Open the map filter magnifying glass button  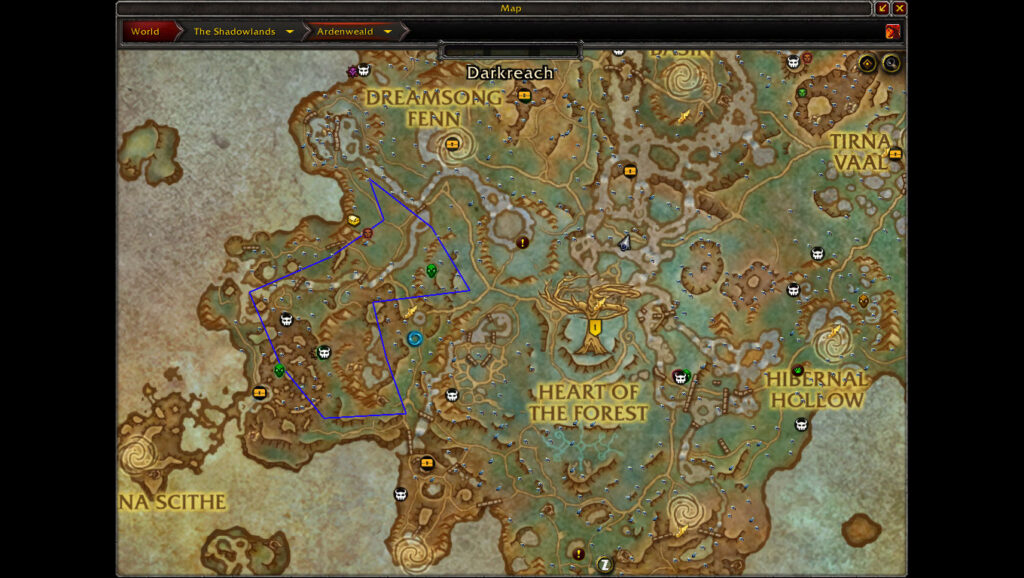(x=890, y=64)
